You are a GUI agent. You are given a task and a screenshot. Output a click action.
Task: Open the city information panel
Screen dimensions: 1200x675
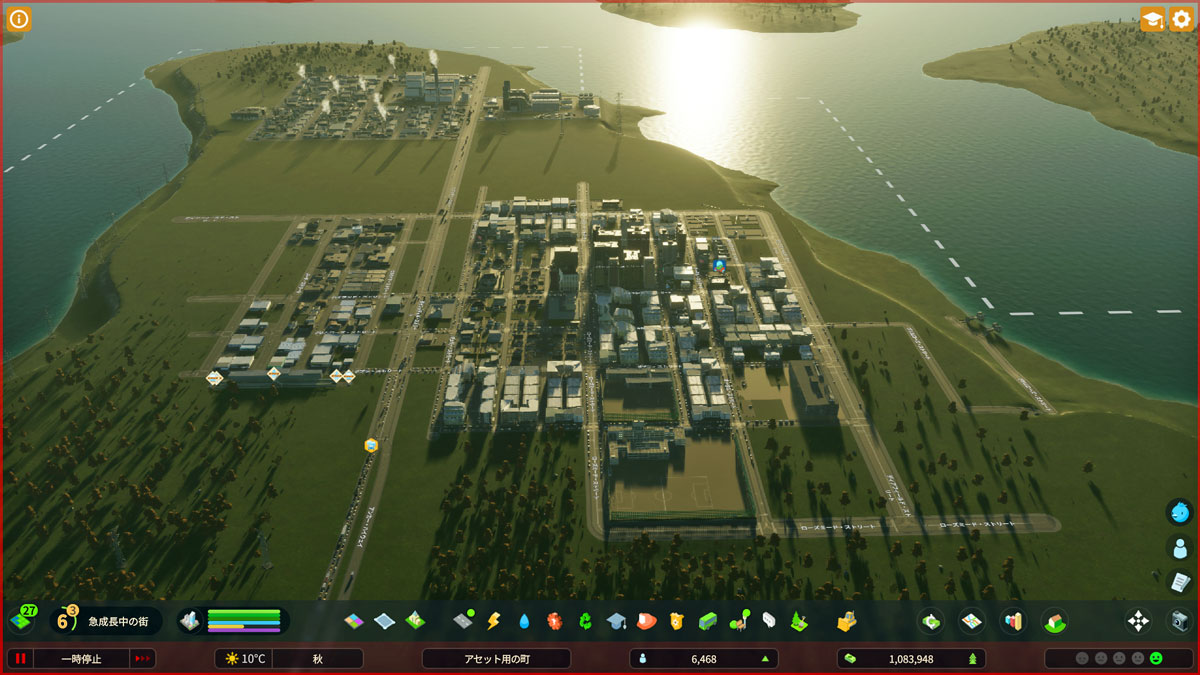tap(20, 18)
